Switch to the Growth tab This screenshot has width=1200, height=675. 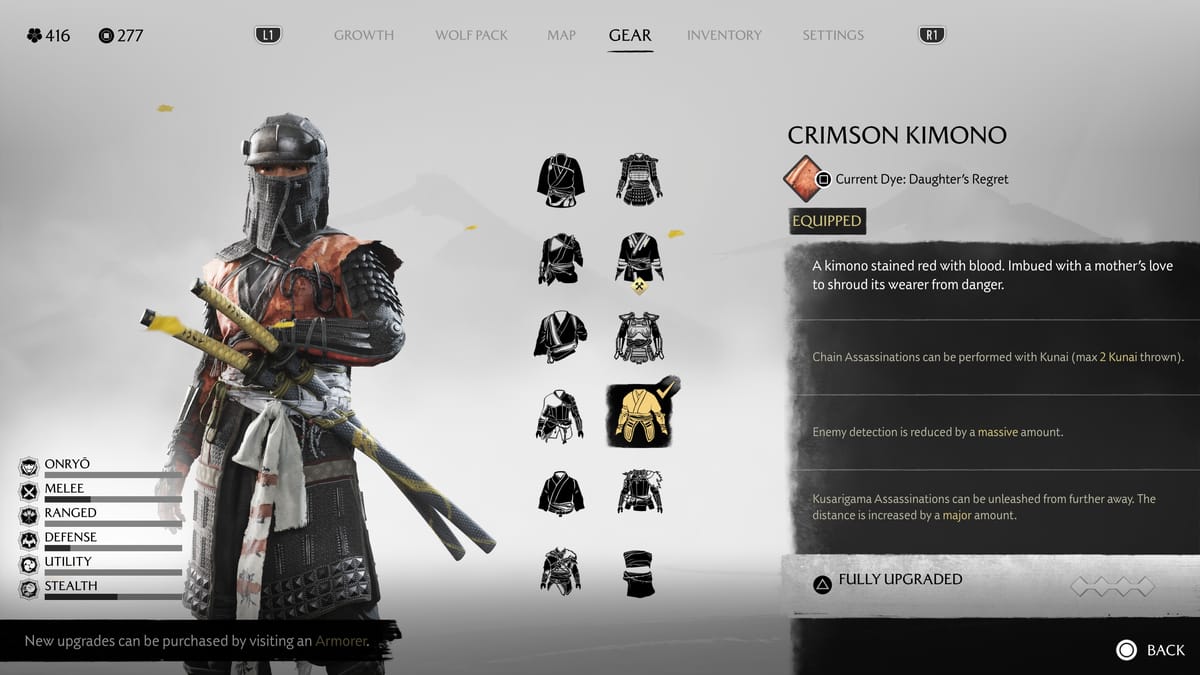364,35
